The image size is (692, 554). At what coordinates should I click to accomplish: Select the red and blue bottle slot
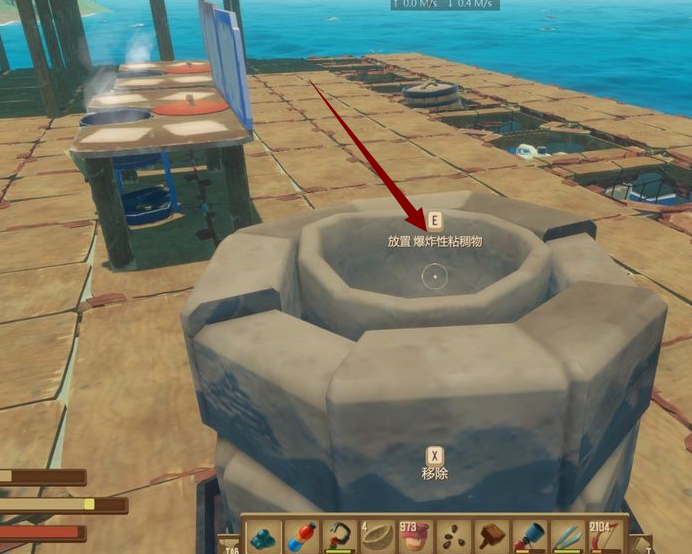(x=301, y=536)
